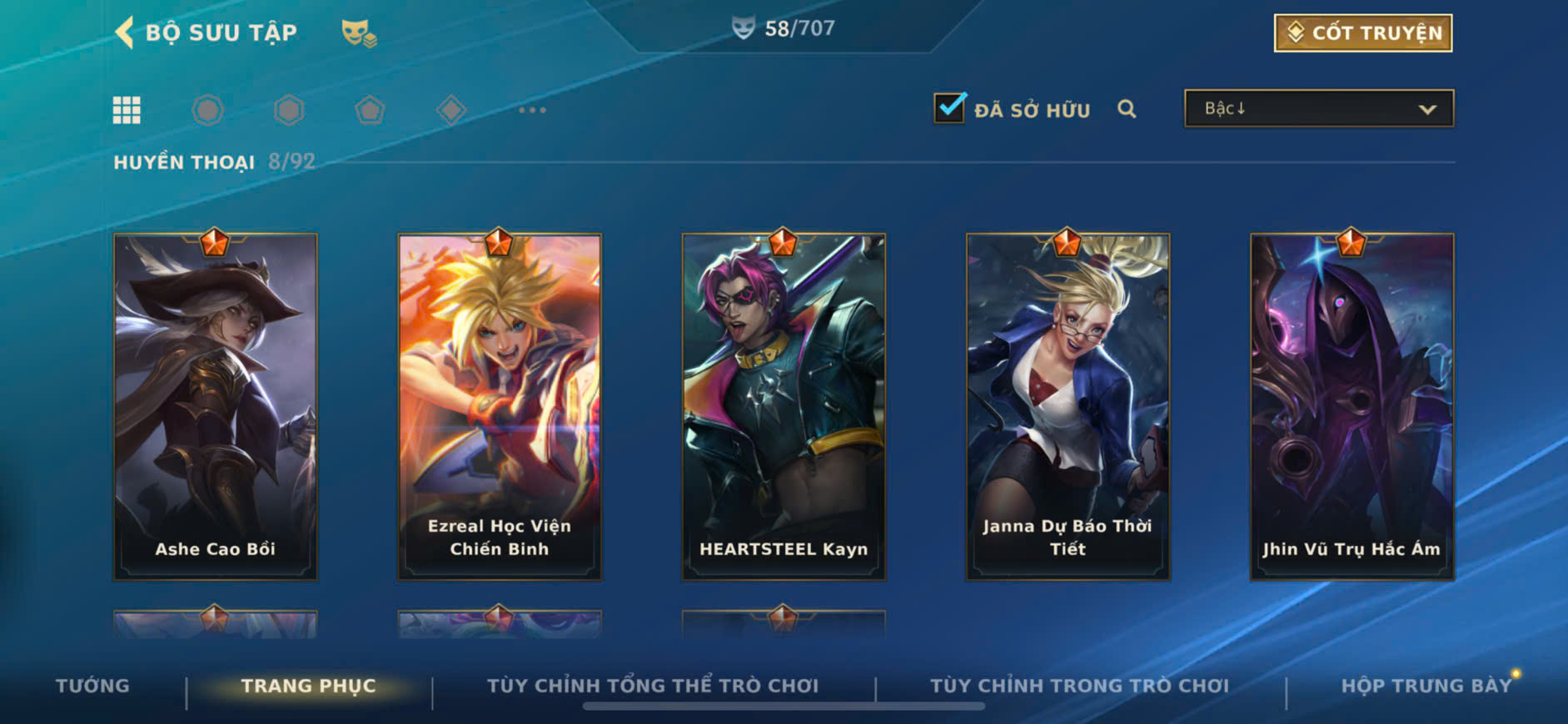Click the golden mask and coins icon
This screenshot has height=724, width=1568.
point(359,33)
